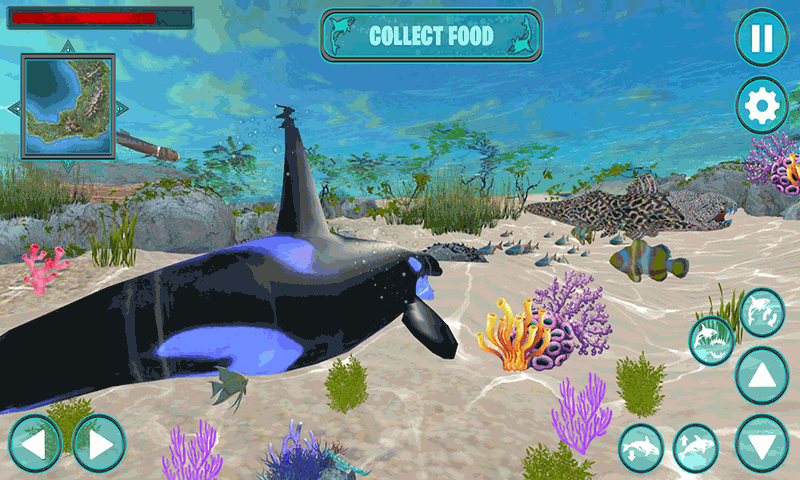
Task: Pause the game
Action: tap(762, 39)
